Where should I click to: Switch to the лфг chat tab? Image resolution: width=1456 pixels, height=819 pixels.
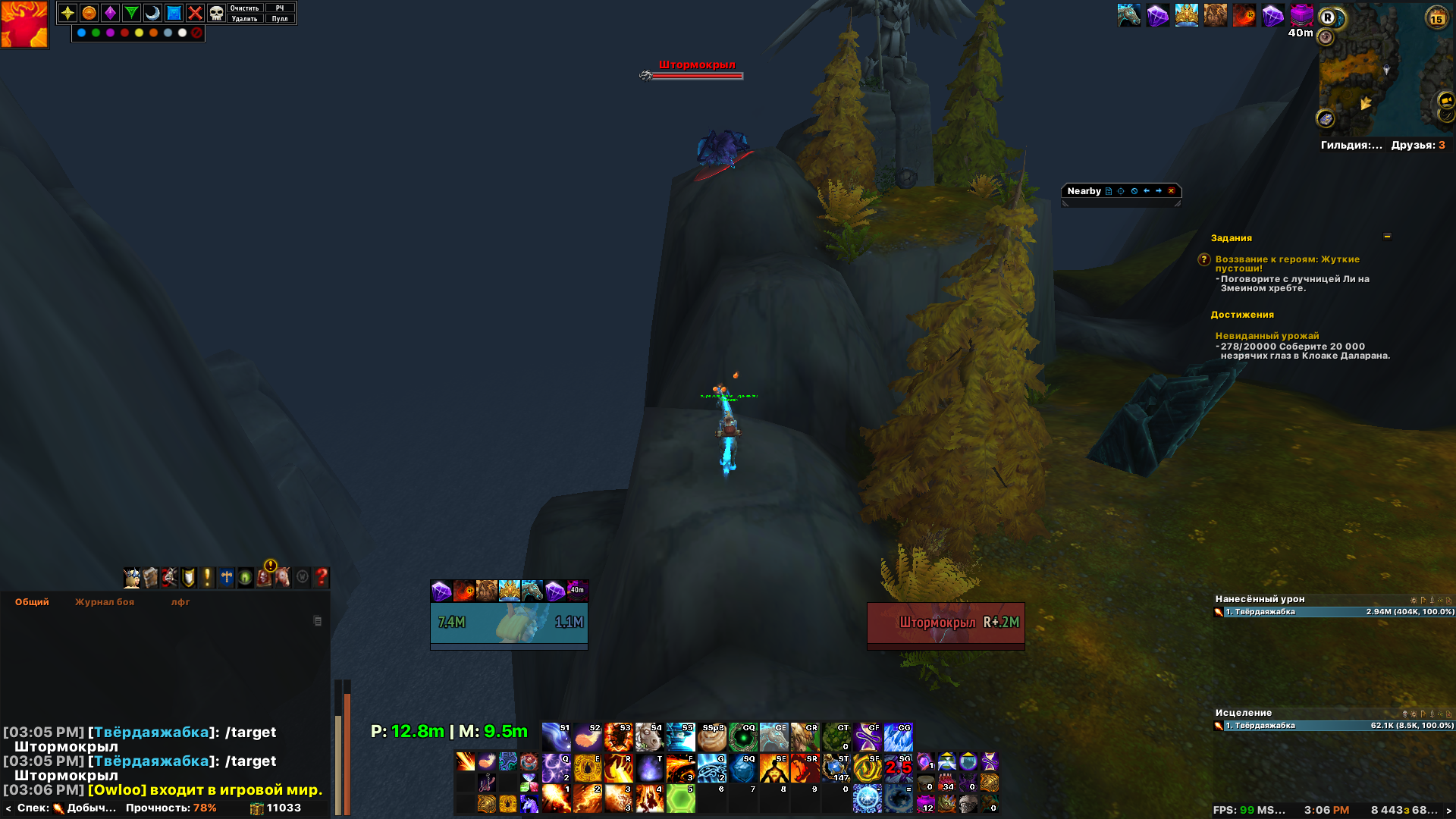[x=180, y=602]
